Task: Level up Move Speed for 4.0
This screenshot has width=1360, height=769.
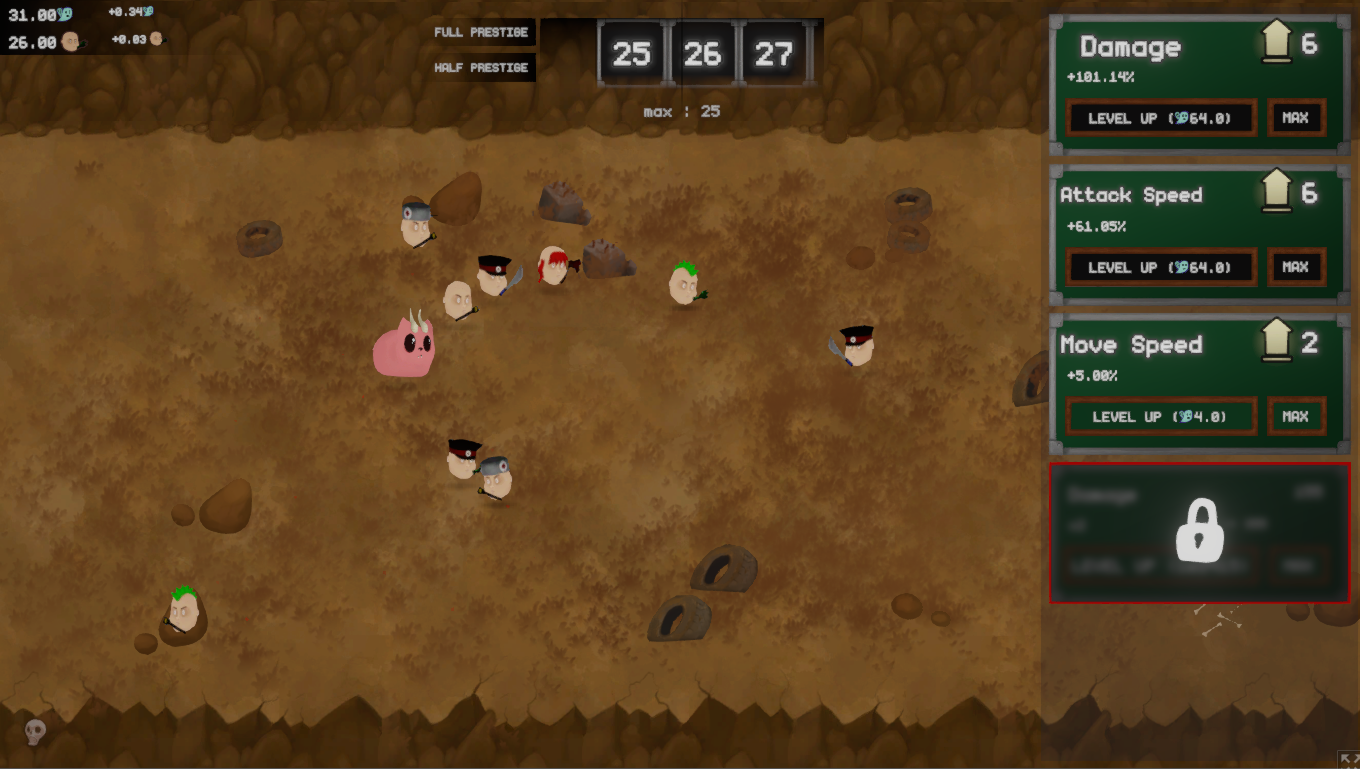Action: point(1160,416)
